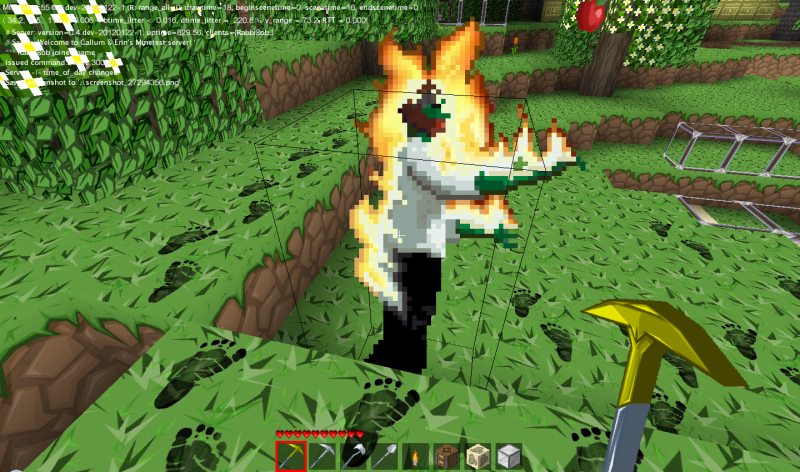Choose the axe in the hotbar

(x=353, y=456)
